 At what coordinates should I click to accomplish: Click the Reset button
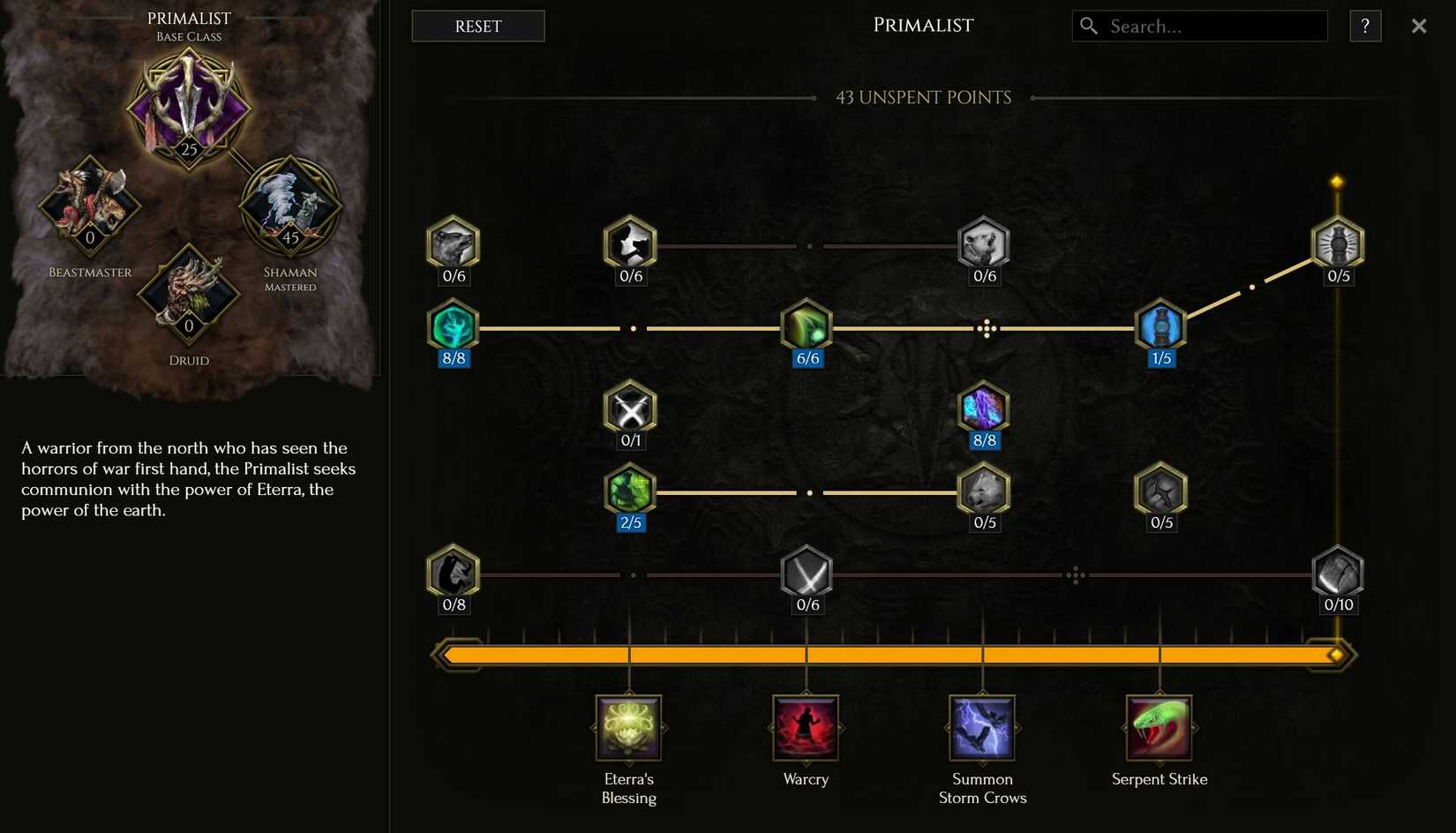477,26
